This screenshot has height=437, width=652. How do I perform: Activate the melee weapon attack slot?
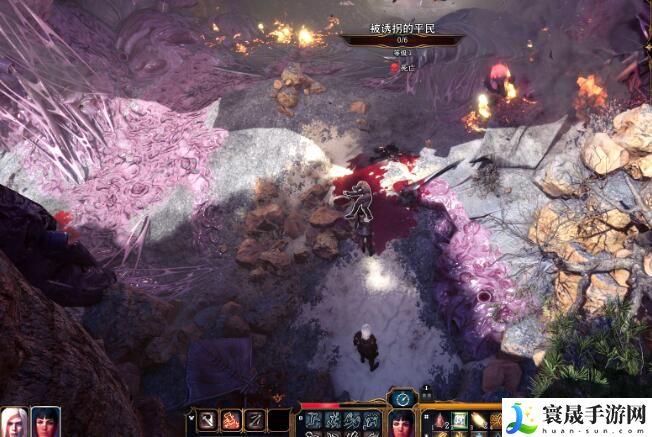click(x=207, y=421)
